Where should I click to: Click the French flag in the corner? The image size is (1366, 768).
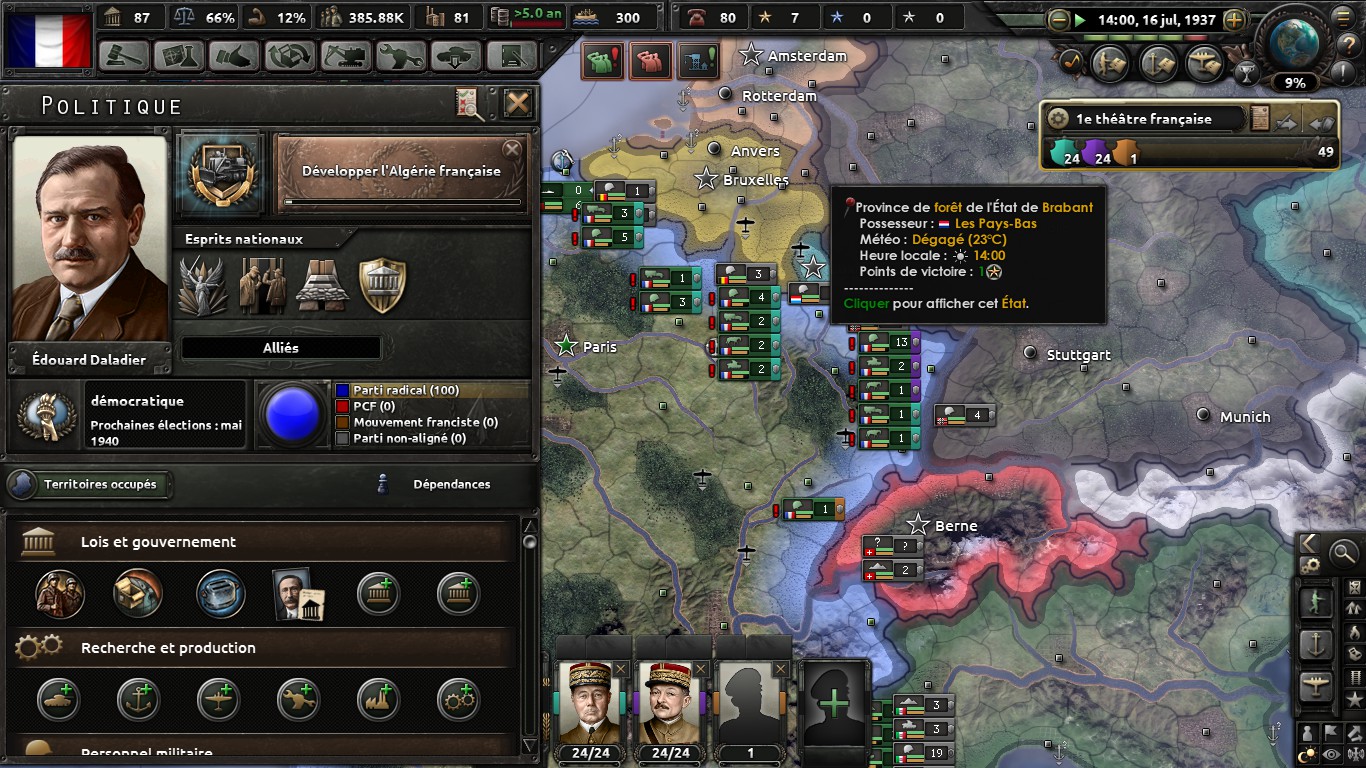[x=48, y=40]
